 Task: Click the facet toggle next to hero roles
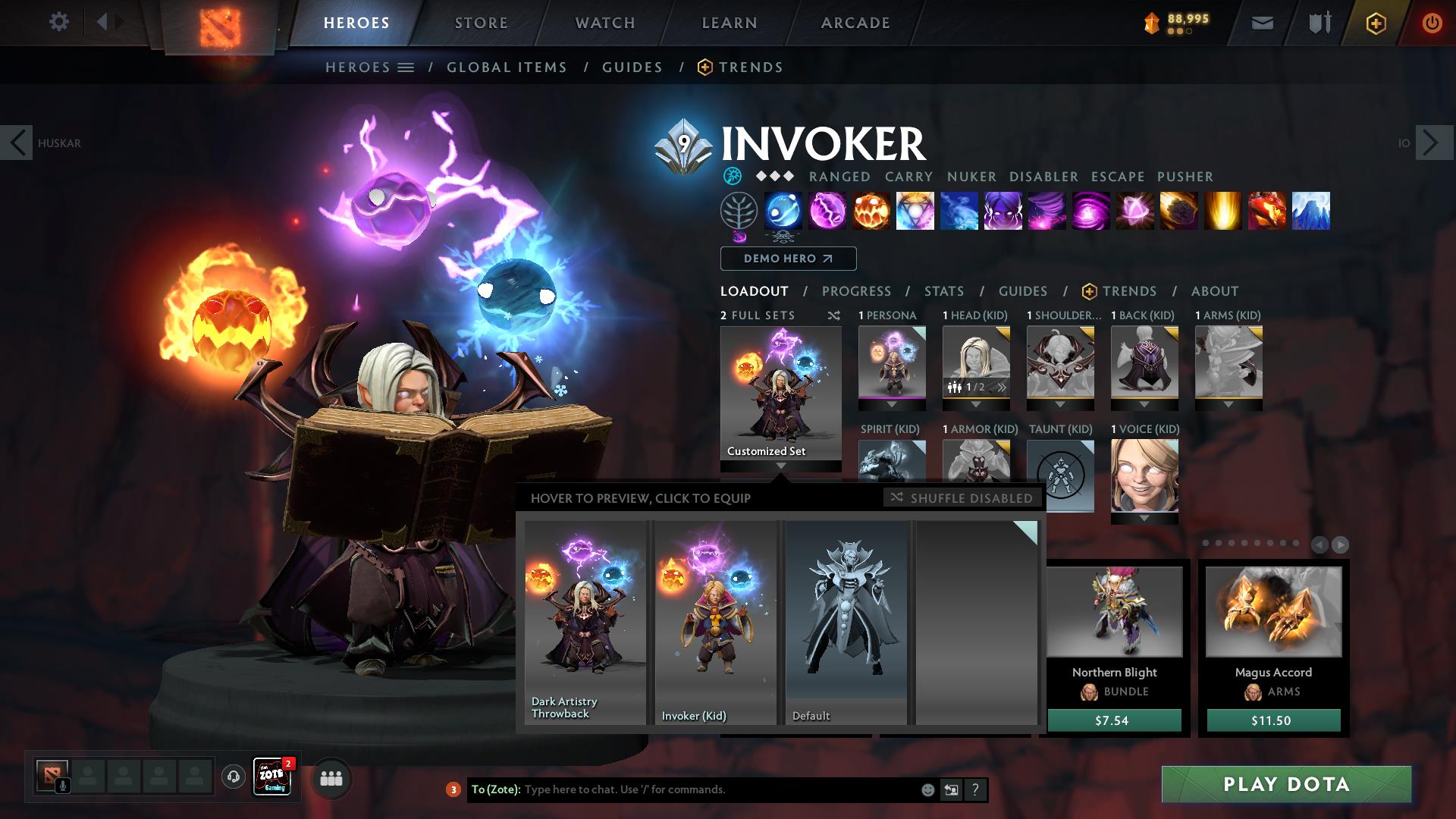(x=732, y=176)
